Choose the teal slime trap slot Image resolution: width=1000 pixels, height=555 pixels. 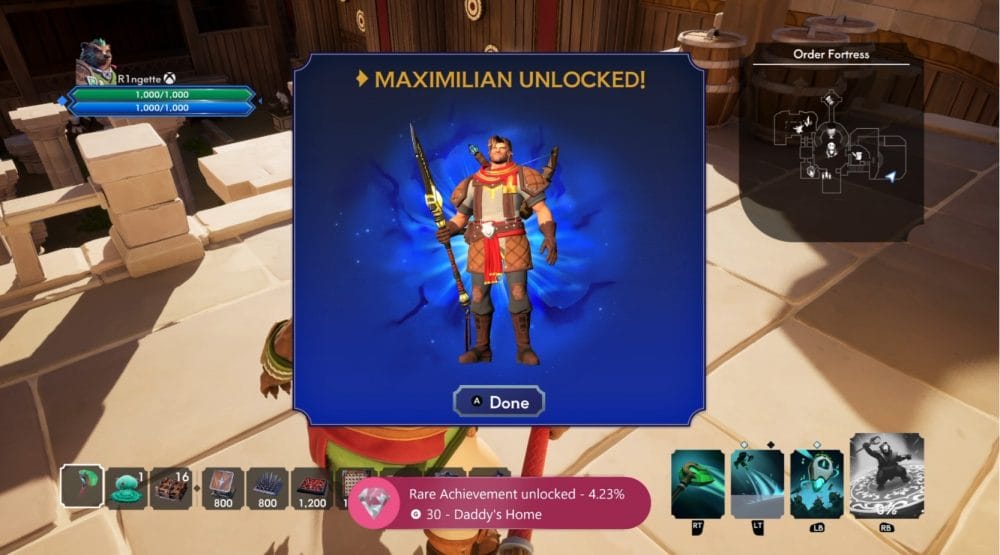(127, 487)
